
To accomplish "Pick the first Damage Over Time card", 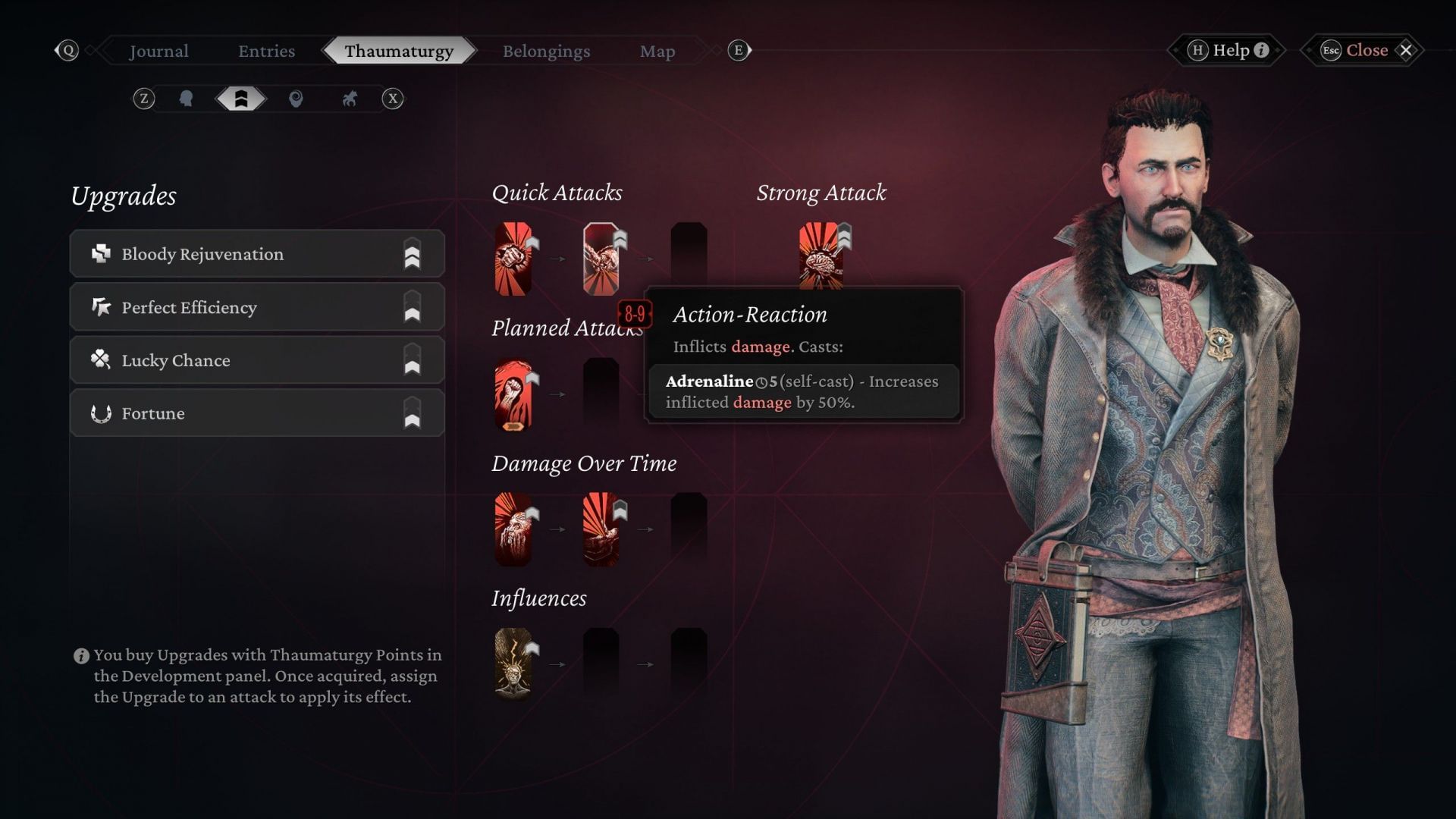I will pos(513,529).
